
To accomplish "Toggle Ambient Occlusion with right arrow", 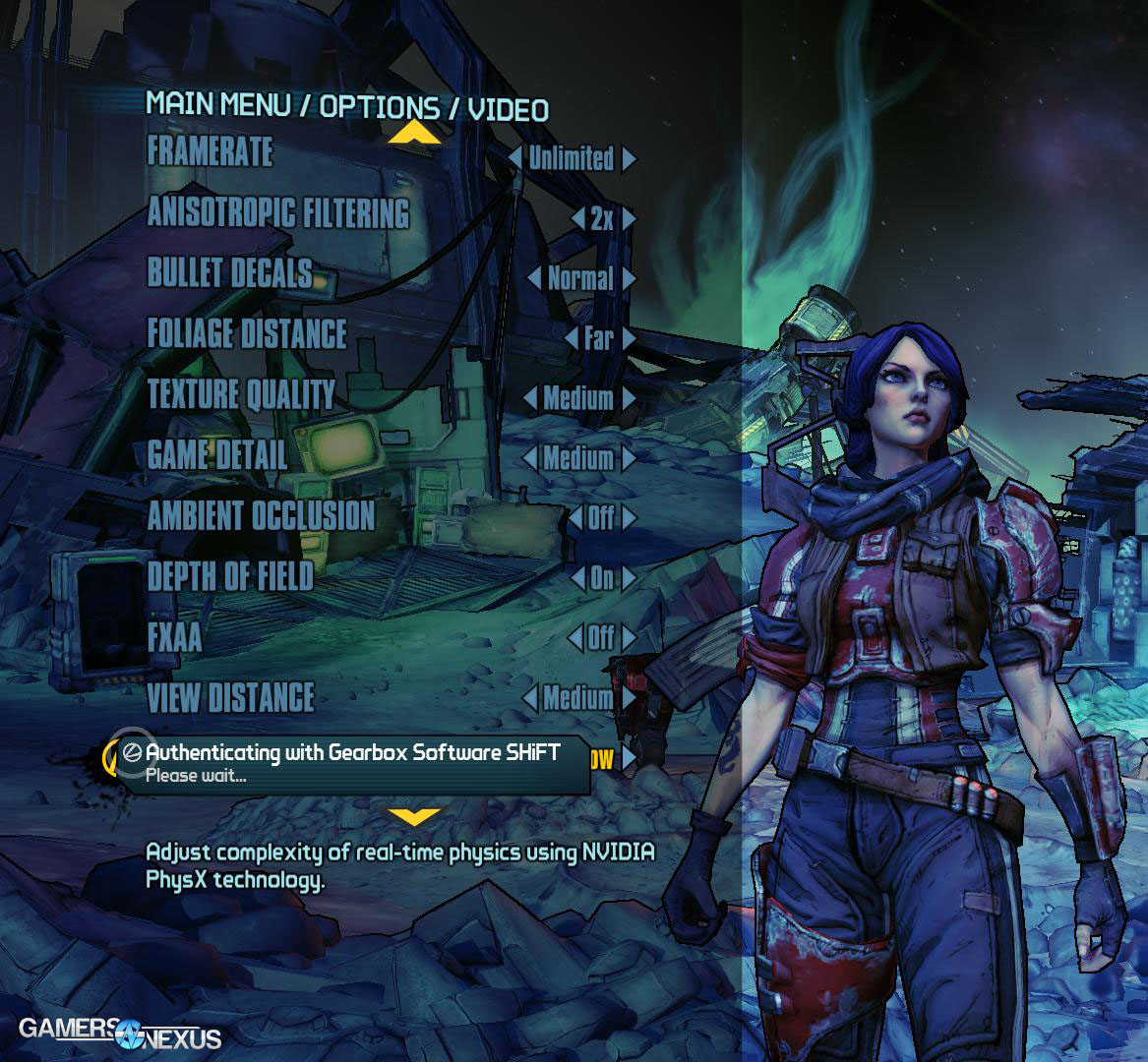I will pyautogui.click(x=629, y=518).
